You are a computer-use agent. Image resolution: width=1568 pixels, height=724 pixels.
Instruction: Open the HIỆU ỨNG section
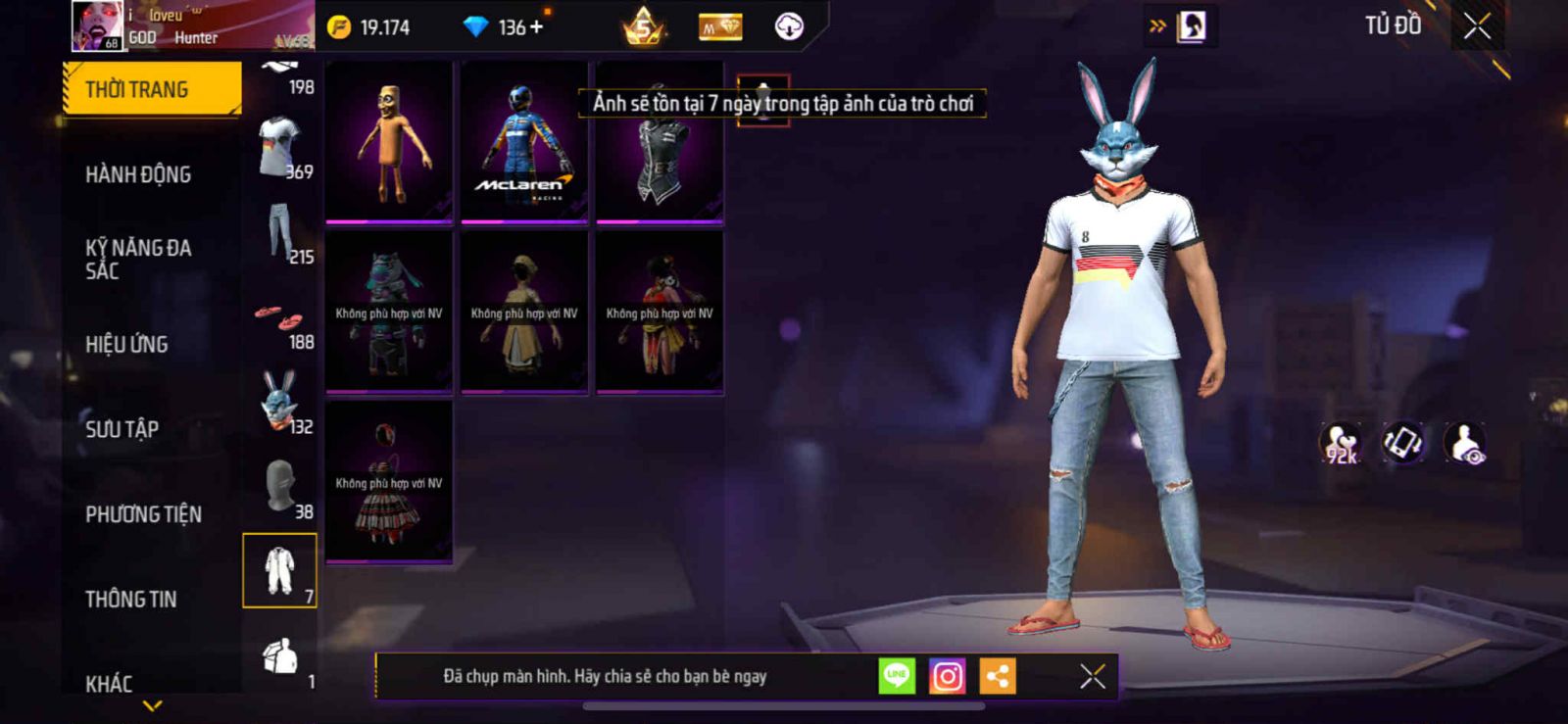click(x=126, y=344)
